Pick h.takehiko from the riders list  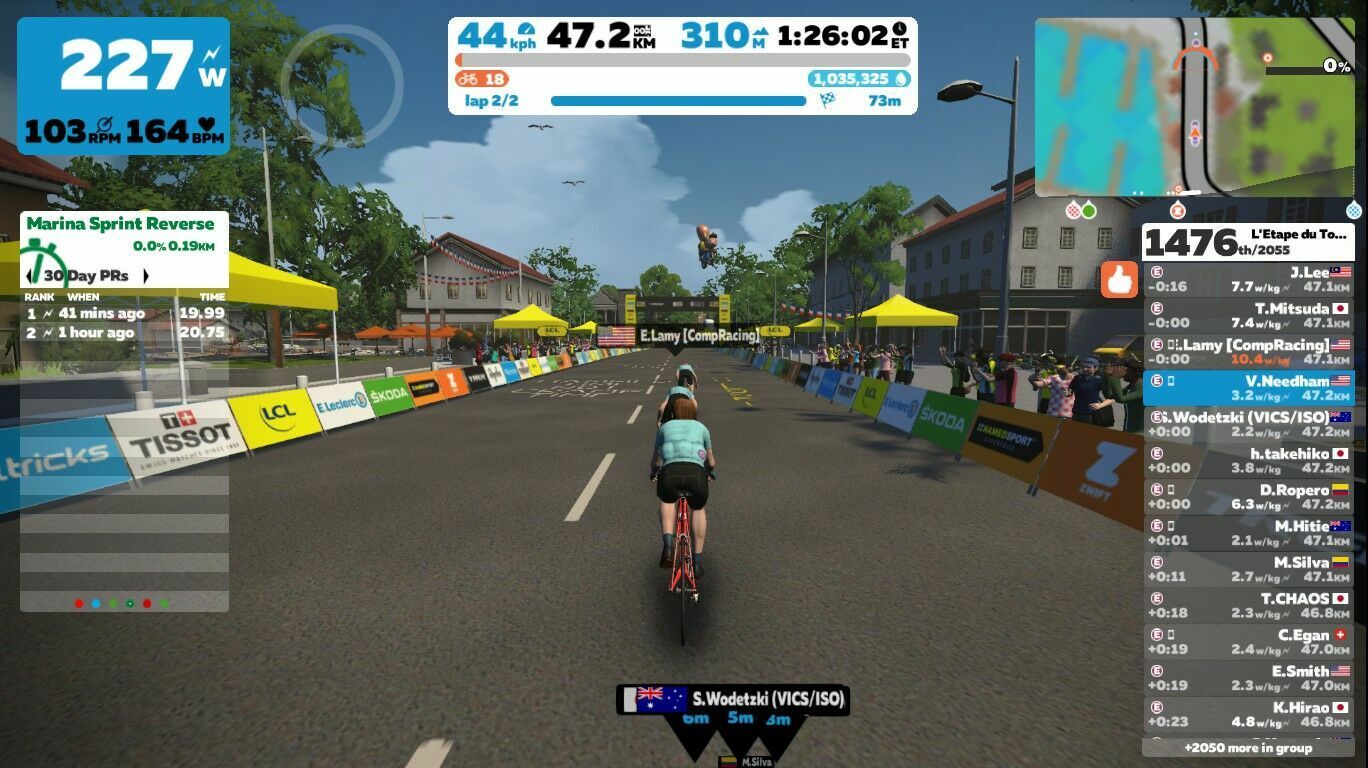coord(1248,460)
